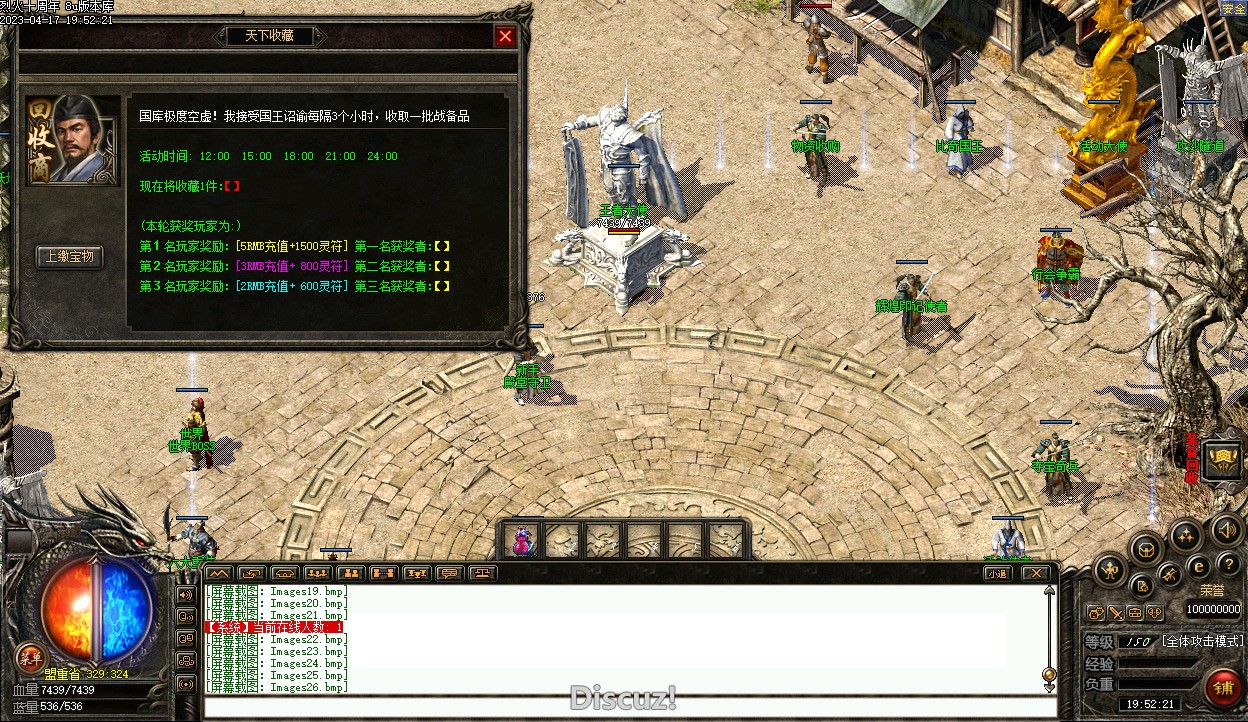Click the scroll-and-quill round icon
The height and width of the screenshot is (722, 1248).
[x=1142, y=585]
